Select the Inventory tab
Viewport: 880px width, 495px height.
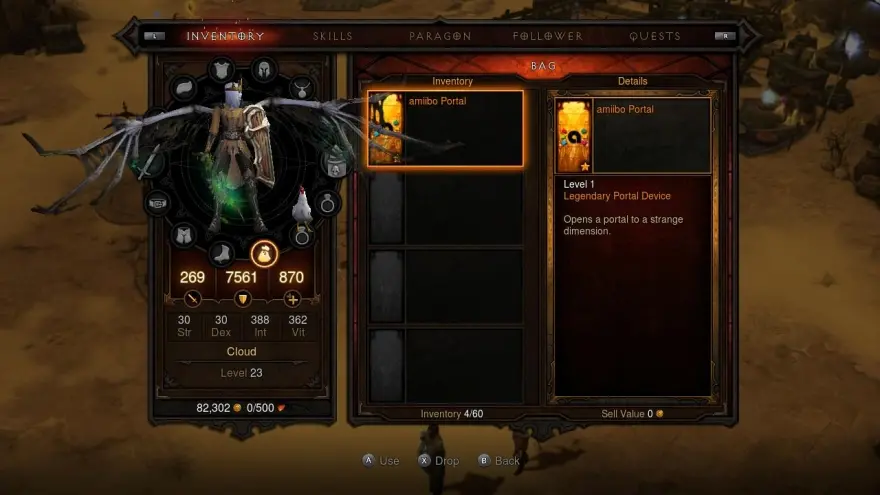tap(226, 36)
